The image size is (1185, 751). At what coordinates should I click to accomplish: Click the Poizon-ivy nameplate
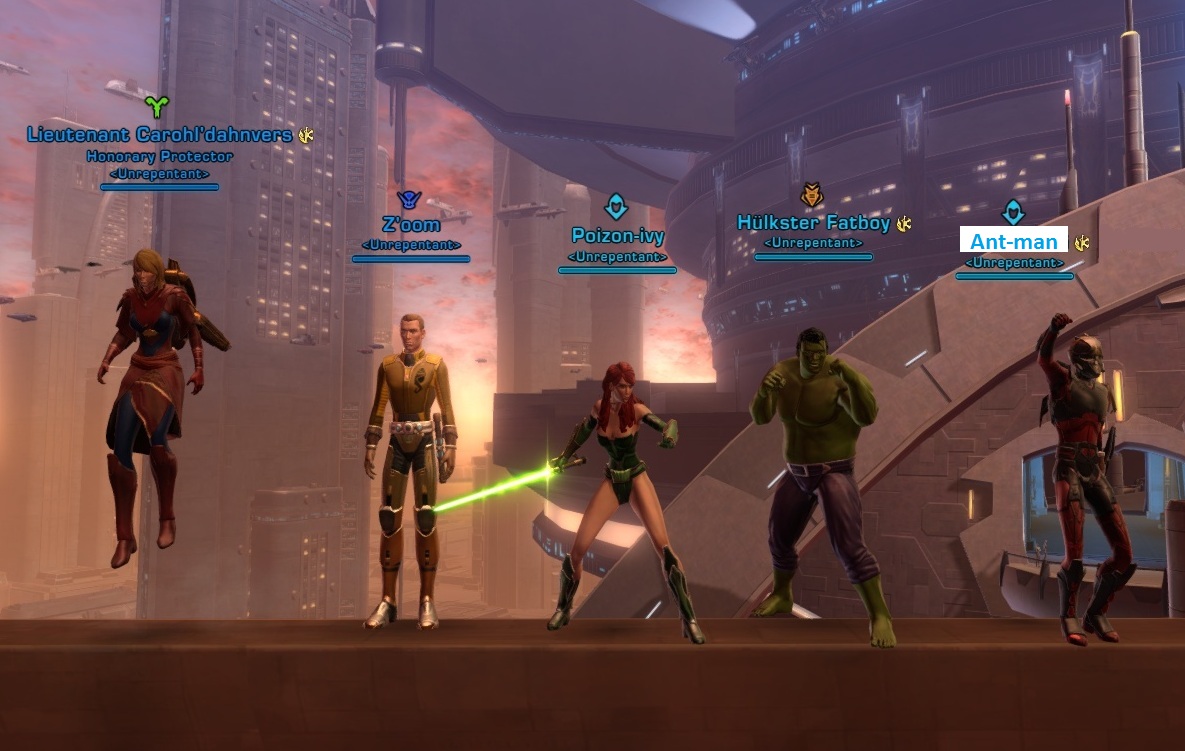(x=617, y=236)
